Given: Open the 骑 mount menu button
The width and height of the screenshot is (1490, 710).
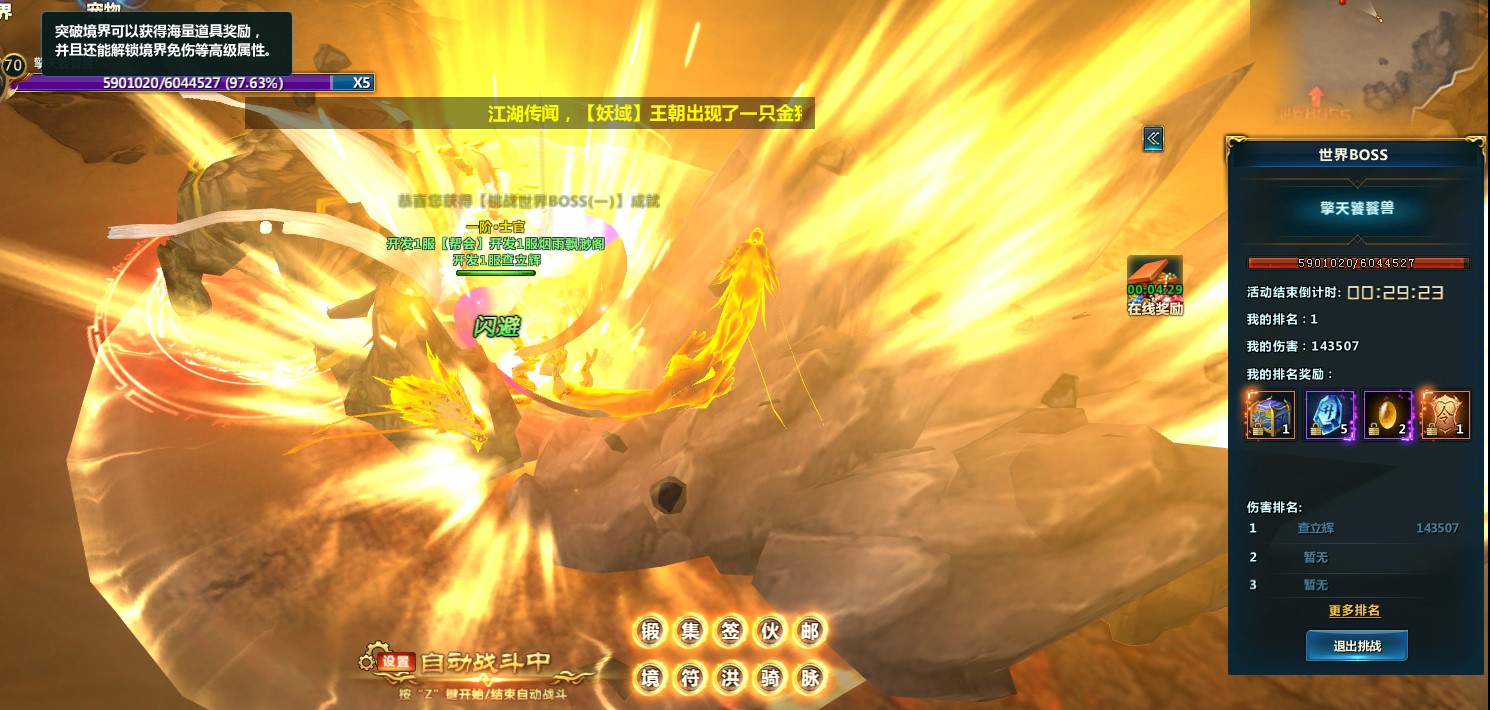Looking at the screenshot, I should (770, 678).
